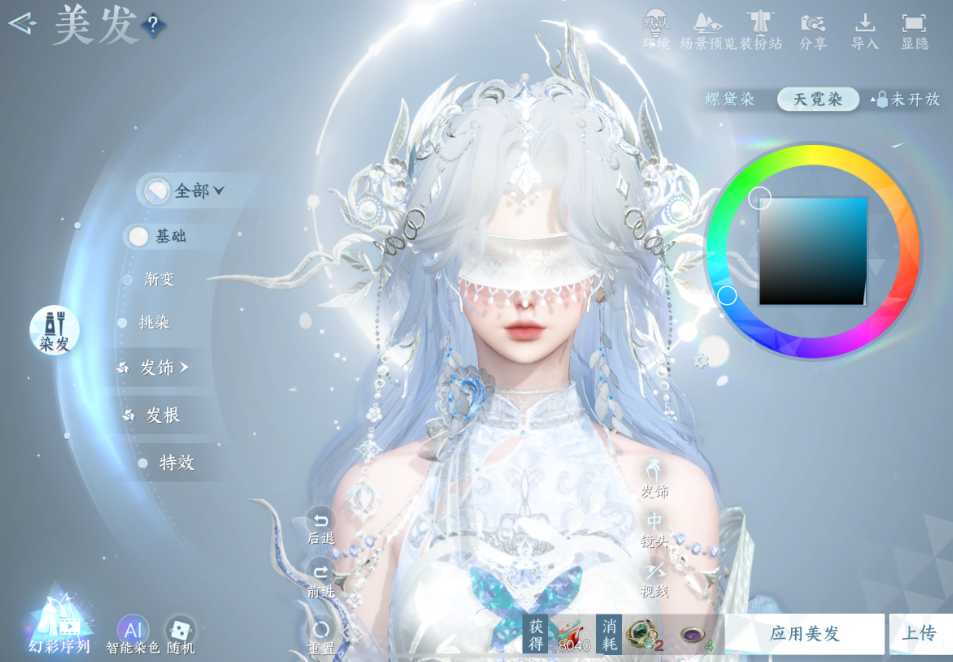Image resolution: width=953 pixels, height=662 pixels.
Task: Select the 天霓染 dye tab
Action: [x=818, y=99]
